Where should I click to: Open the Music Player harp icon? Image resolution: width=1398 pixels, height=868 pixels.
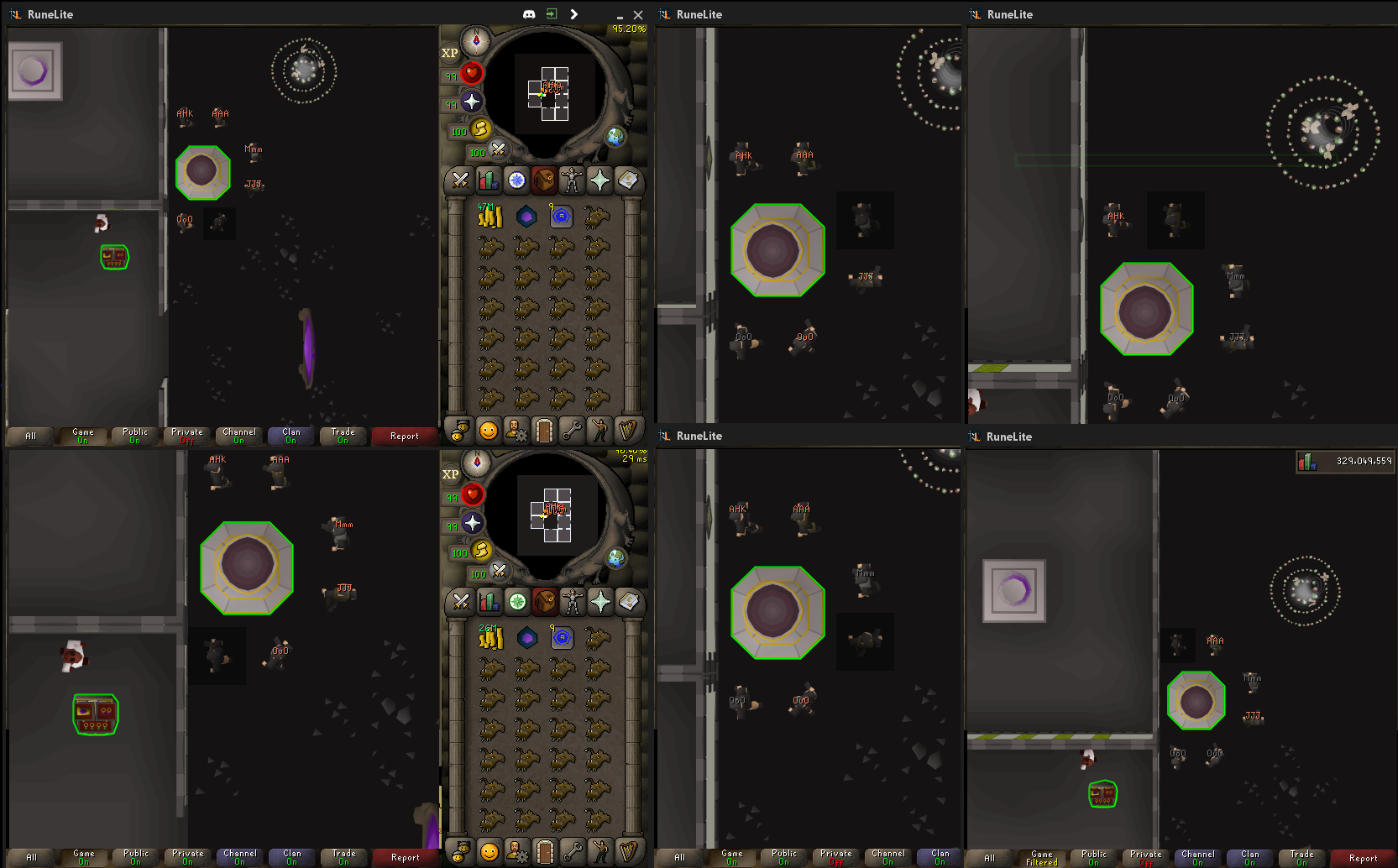(628, 430)
